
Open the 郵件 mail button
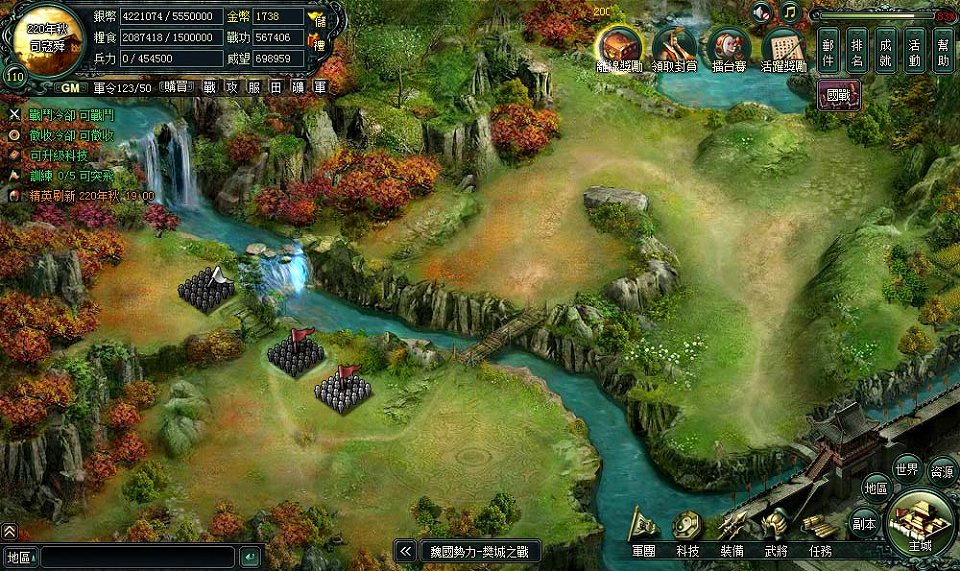pyautogui.click(x=828, y=50)
